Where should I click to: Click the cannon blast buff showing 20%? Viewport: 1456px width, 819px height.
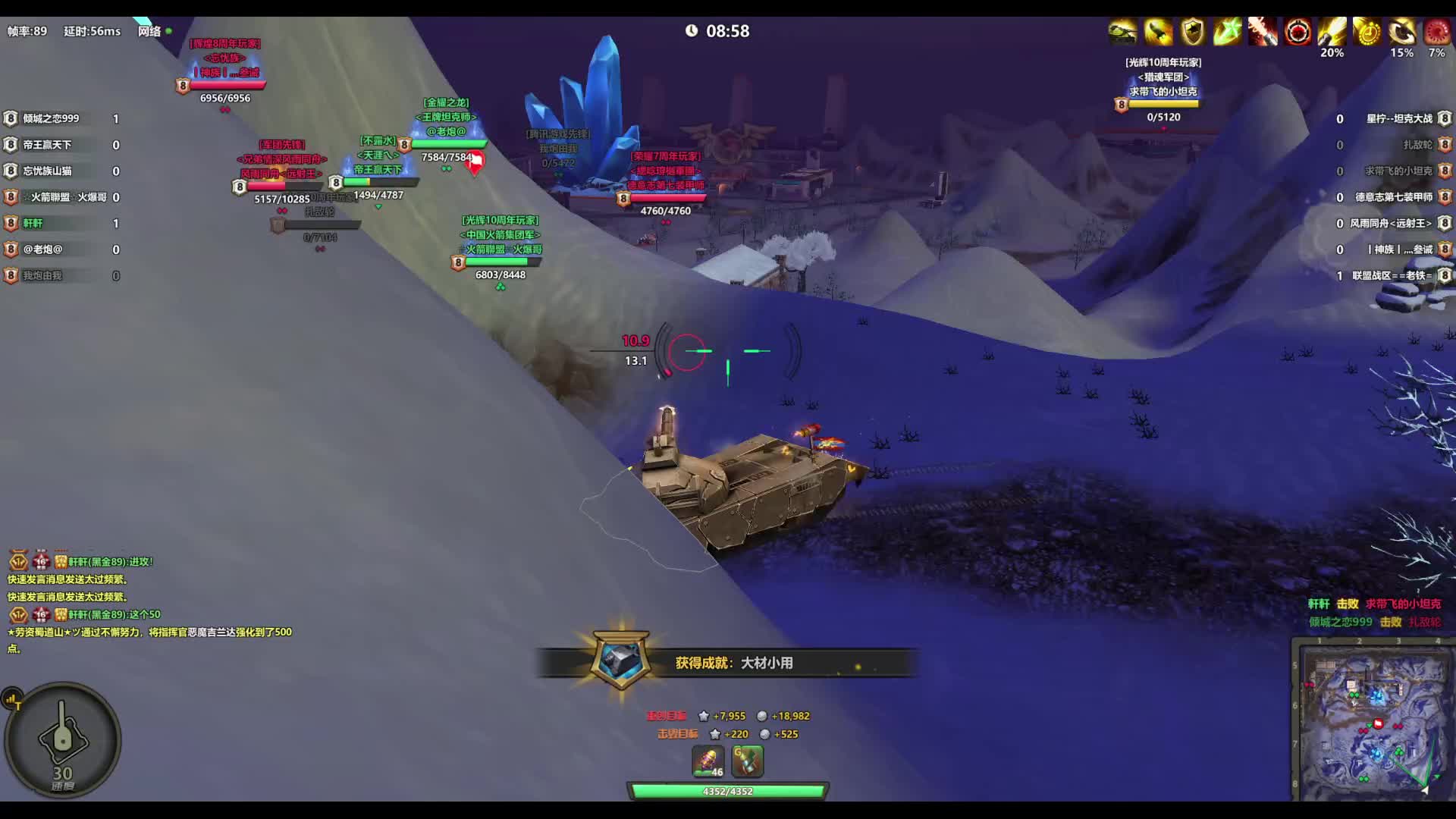(1332, 33)
